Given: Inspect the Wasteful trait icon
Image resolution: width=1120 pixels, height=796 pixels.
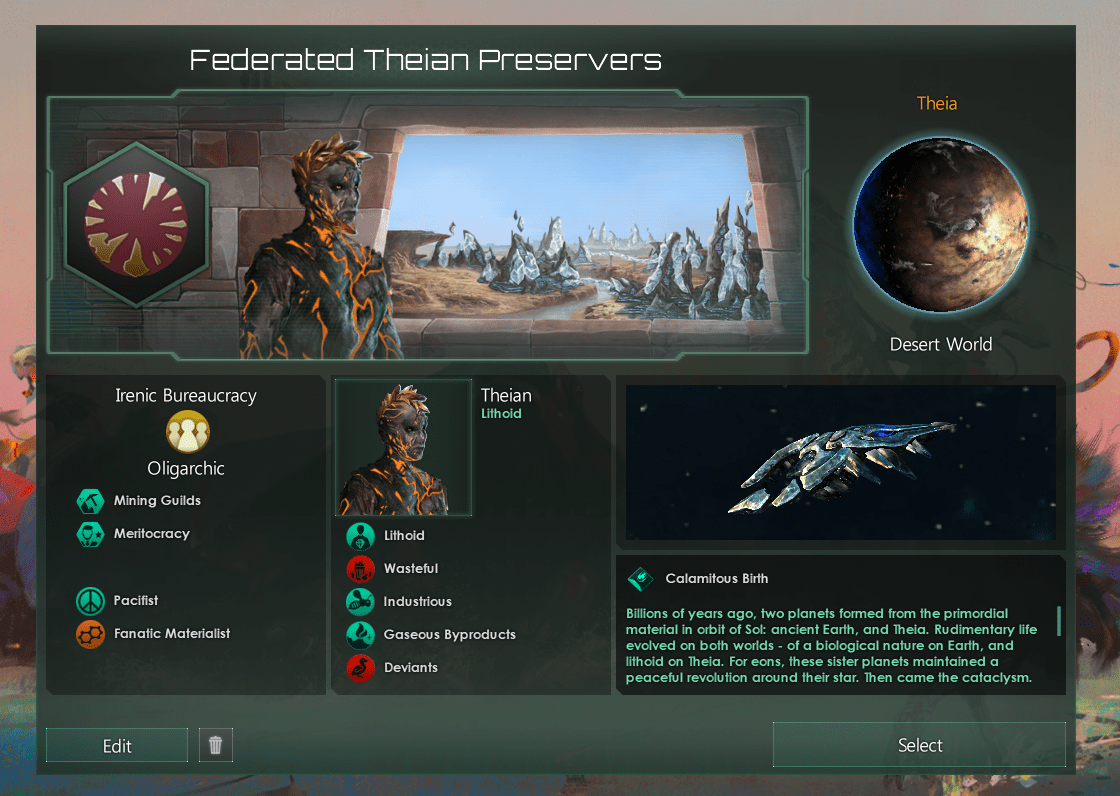Looking at the screenshot, I should [x=360, y=569].
